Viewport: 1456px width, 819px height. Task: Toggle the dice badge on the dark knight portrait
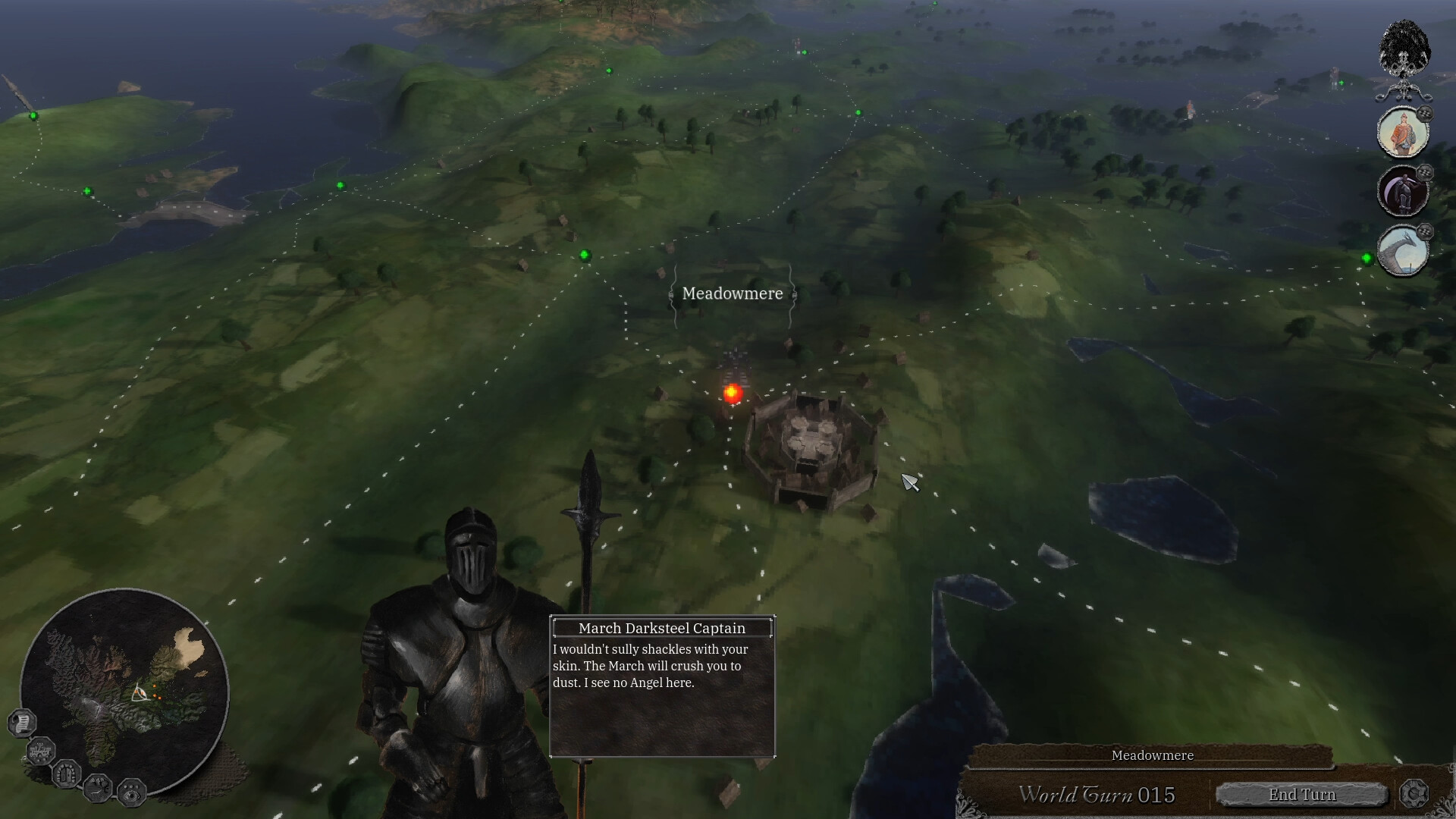click(x=1424, y=173)
